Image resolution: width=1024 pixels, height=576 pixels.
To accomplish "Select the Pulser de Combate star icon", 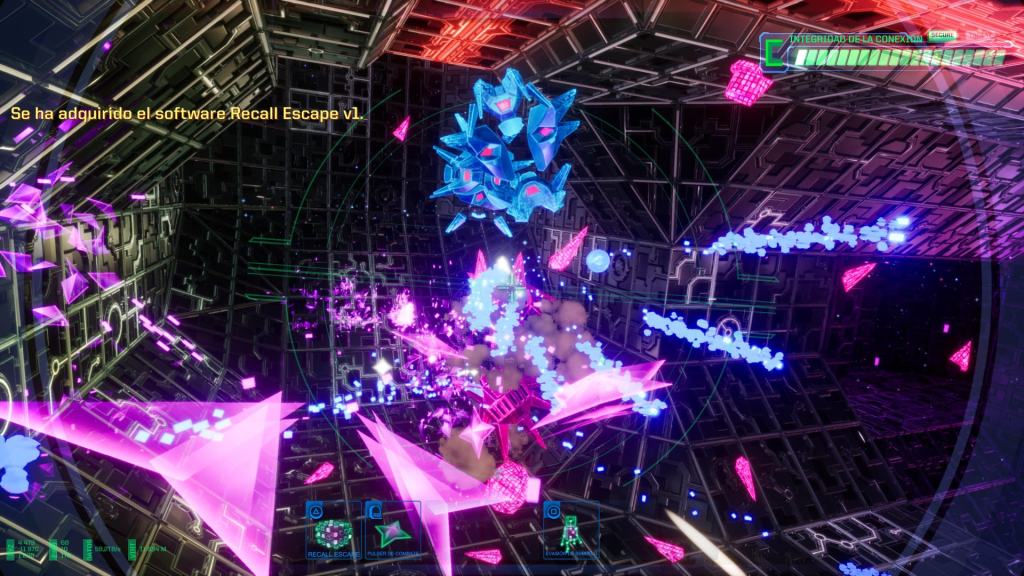I will point(392,531).
